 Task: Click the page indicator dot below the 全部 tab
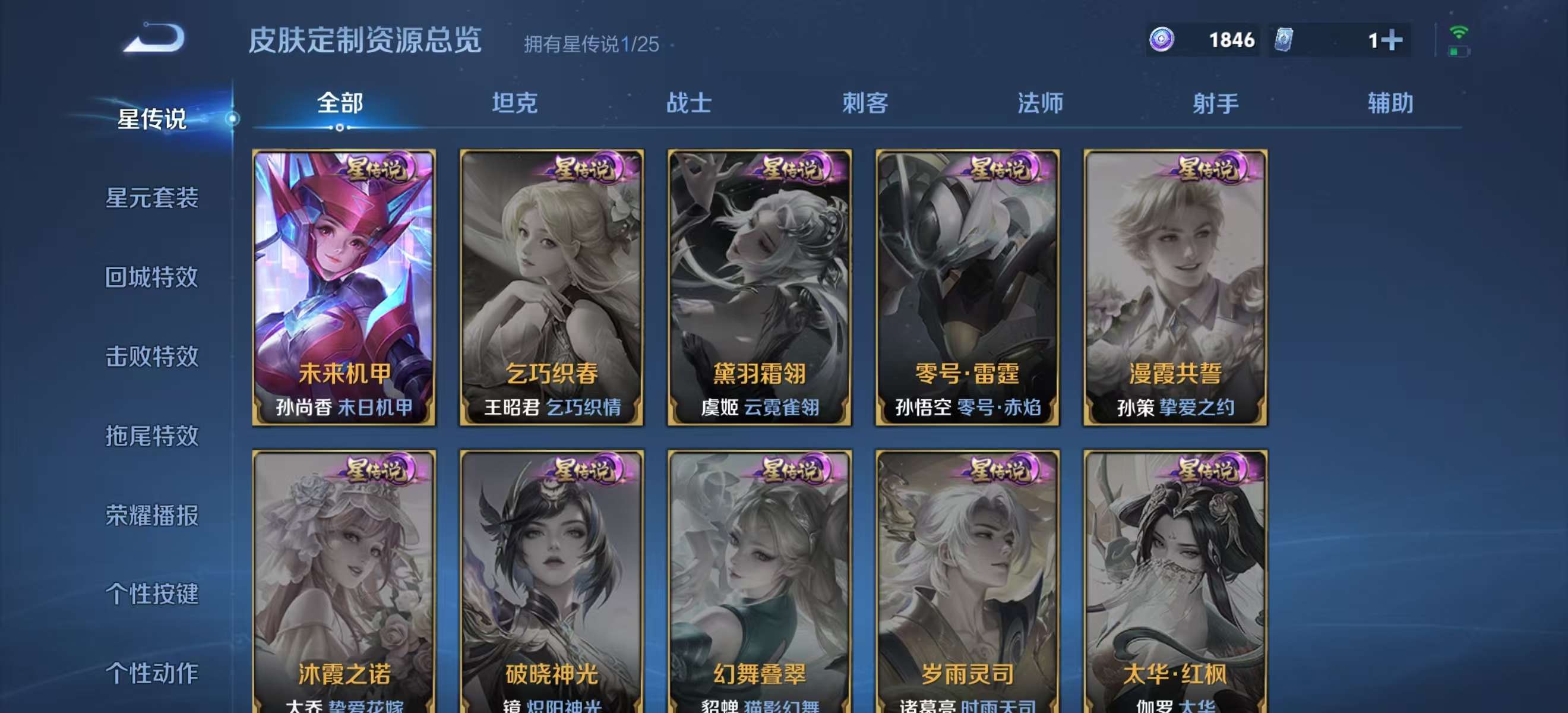point(339,128)
